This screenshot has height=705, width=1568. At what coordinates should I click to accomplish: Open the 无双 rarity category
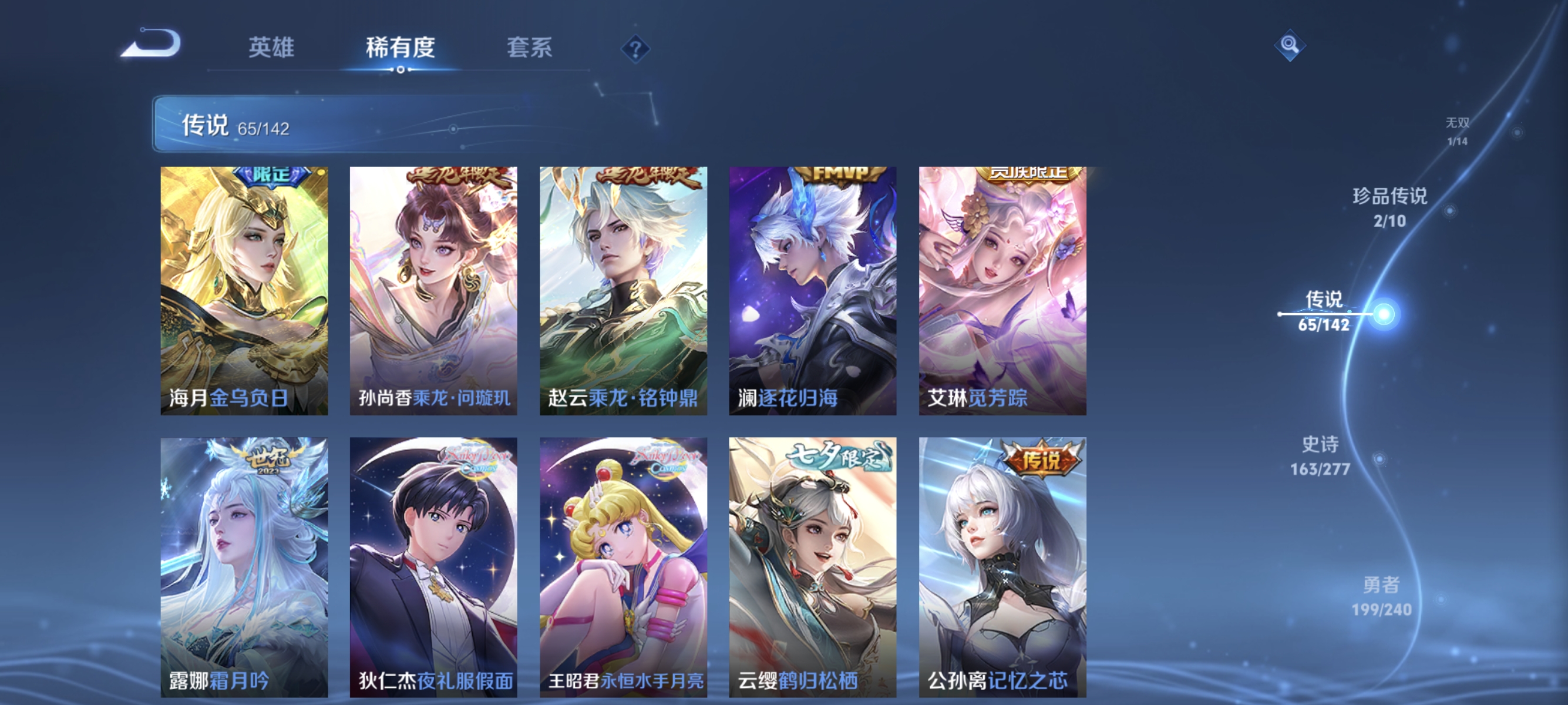(1458, 131)
